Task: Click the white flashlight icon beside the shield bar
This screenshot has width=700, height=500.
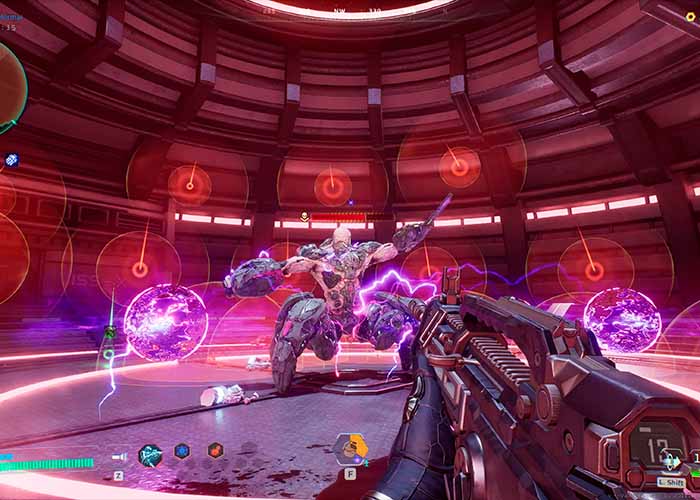Action: (119, 457)
